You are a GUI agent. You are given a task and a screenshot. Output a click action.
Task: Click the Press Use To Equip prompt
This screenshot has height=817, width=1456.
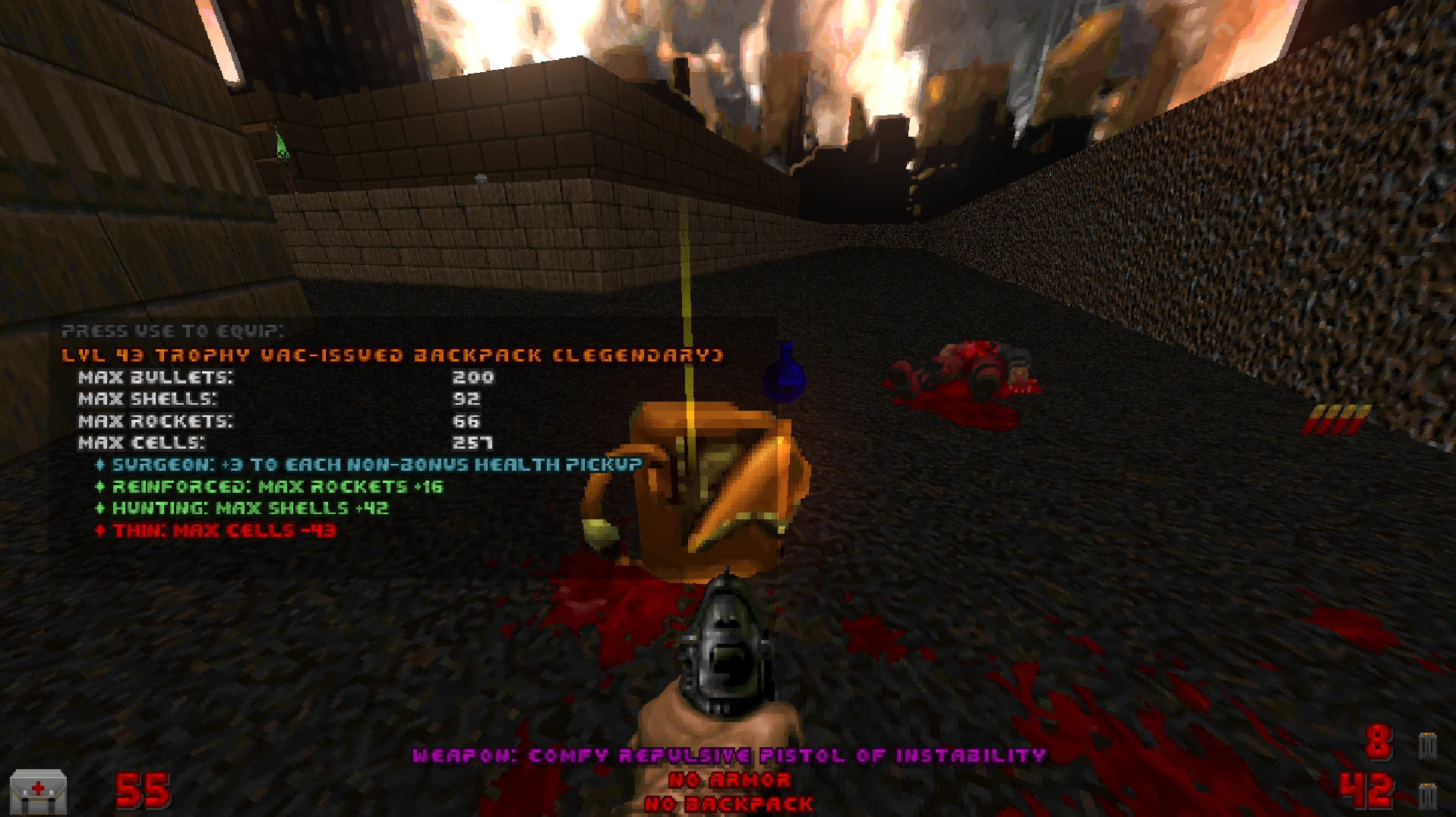[173, 331]
